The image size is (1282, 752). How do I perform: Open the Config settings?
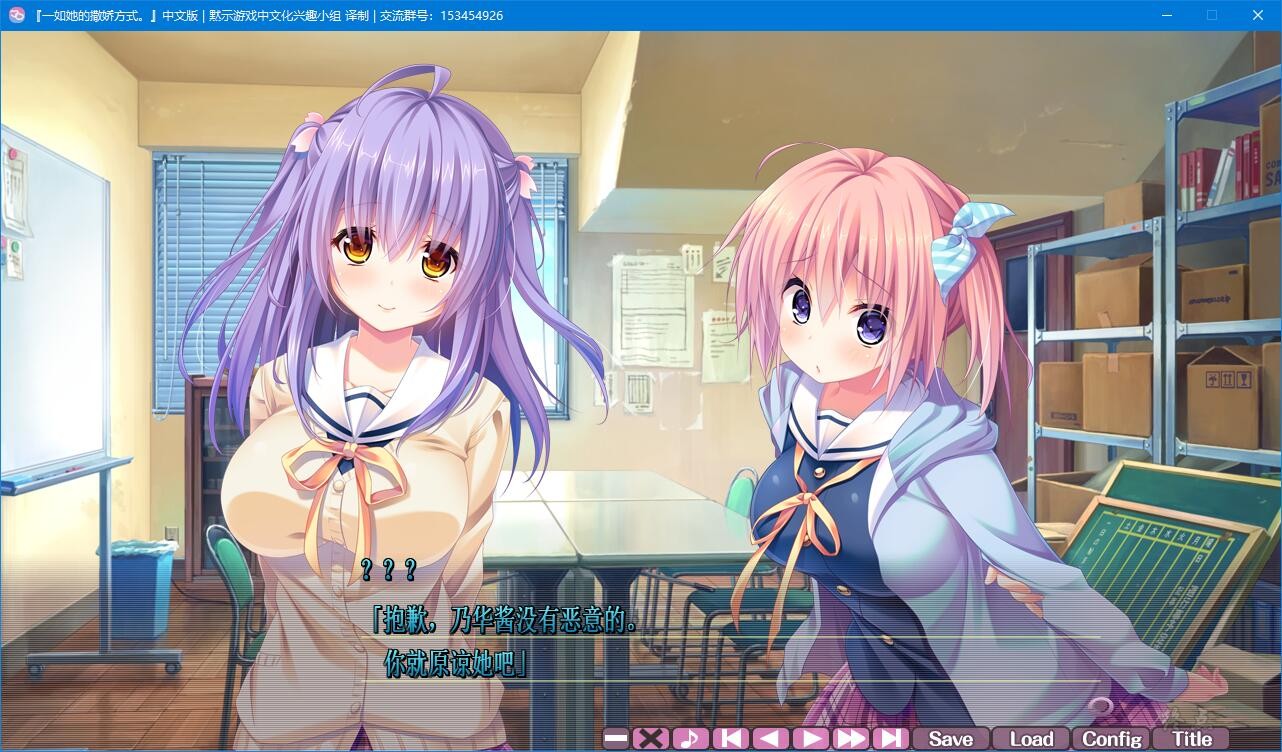click(1111, 739)
